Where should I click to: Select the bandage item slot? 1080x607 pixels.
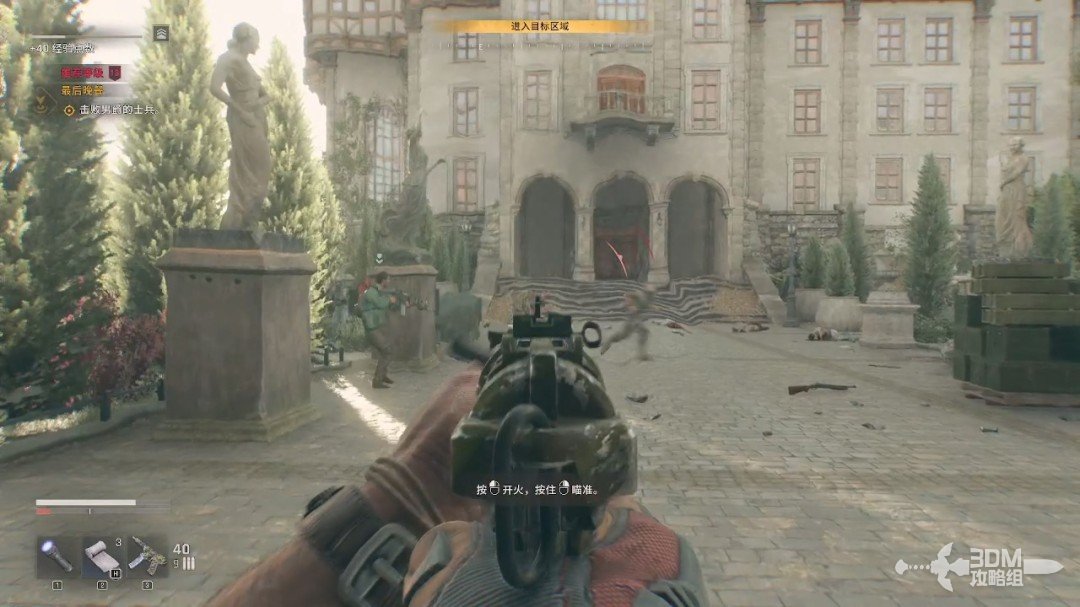[101, 557]
